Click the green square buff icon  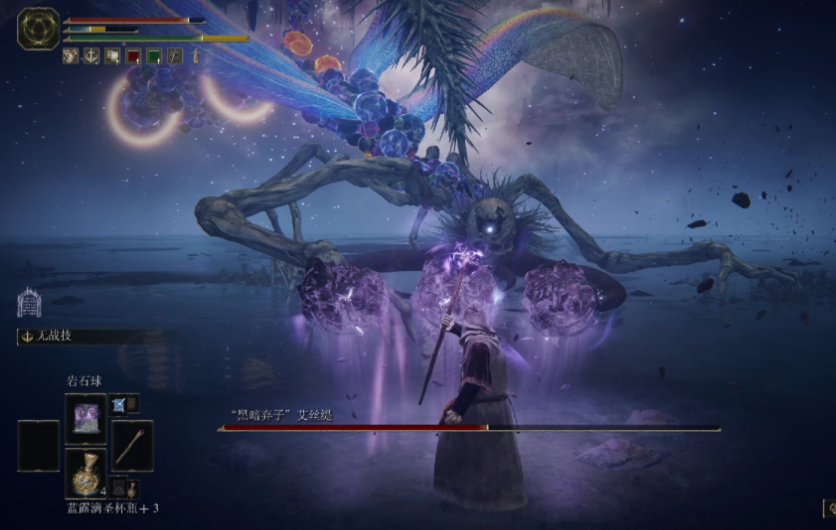(154, 56)
